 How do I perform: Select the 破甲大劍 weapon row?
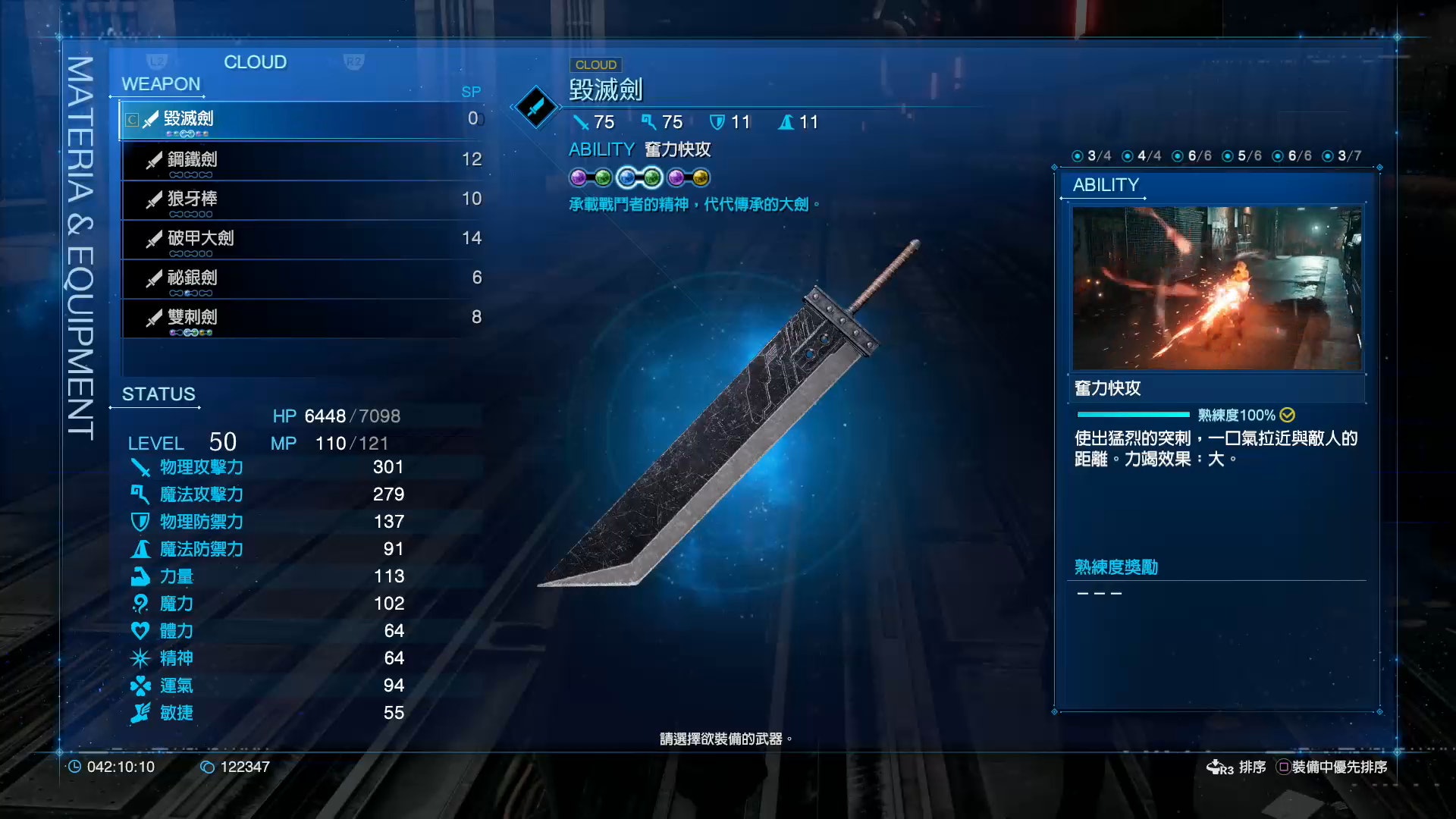coord(302,239)
